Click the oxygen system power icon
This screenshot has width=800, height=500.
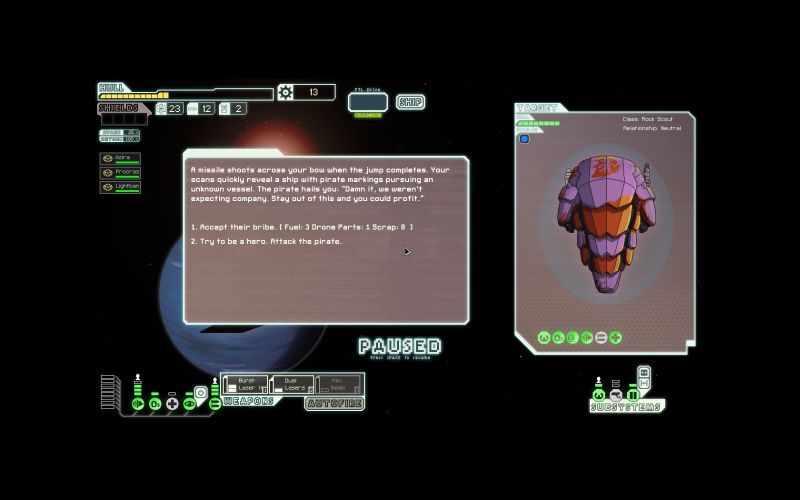(x=155, y=403)
